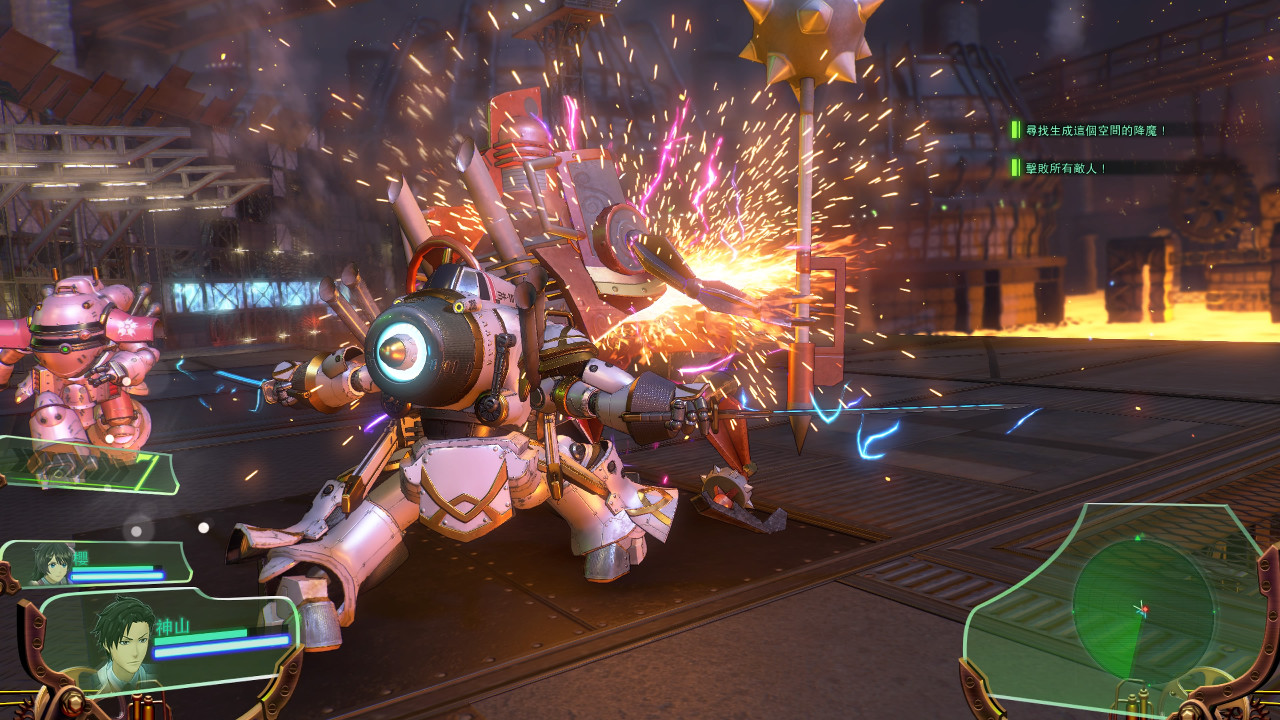Click the 尋找生成這個空間的降魔 objective
Screen dimensions: 1280x720
(x=1095, y=130)
